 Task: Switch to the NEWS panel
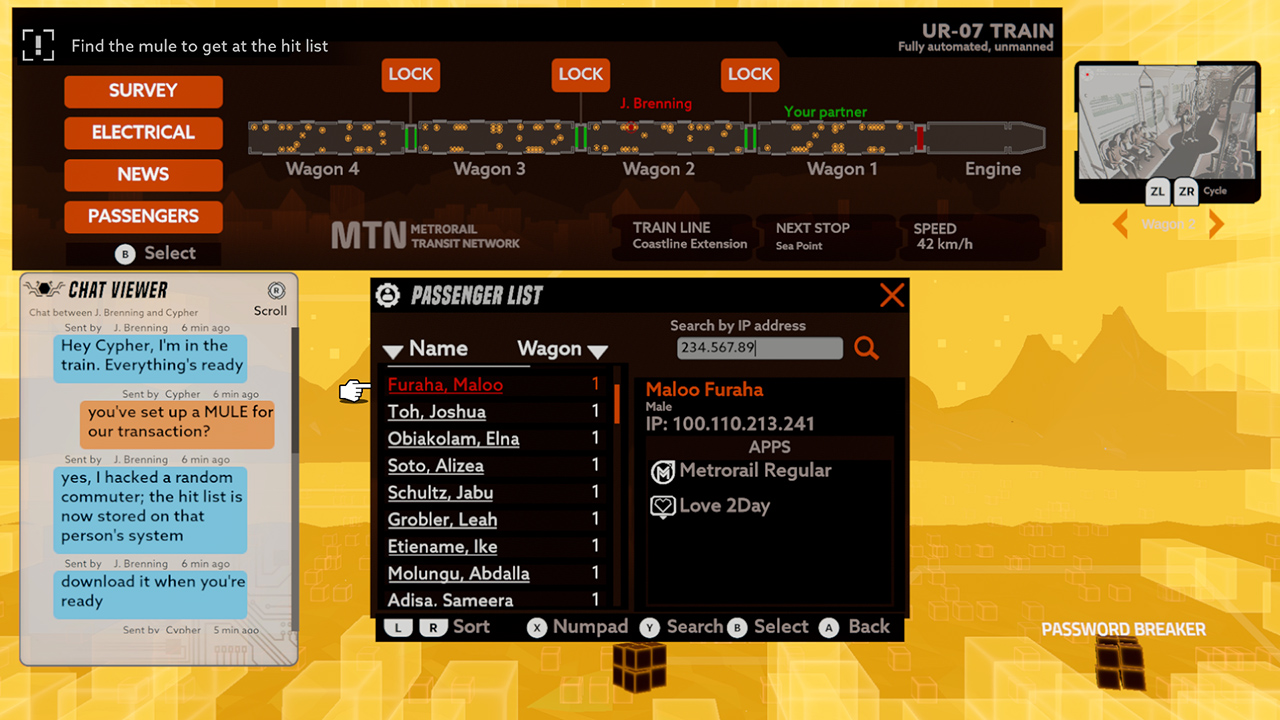[x=143, y=175]
